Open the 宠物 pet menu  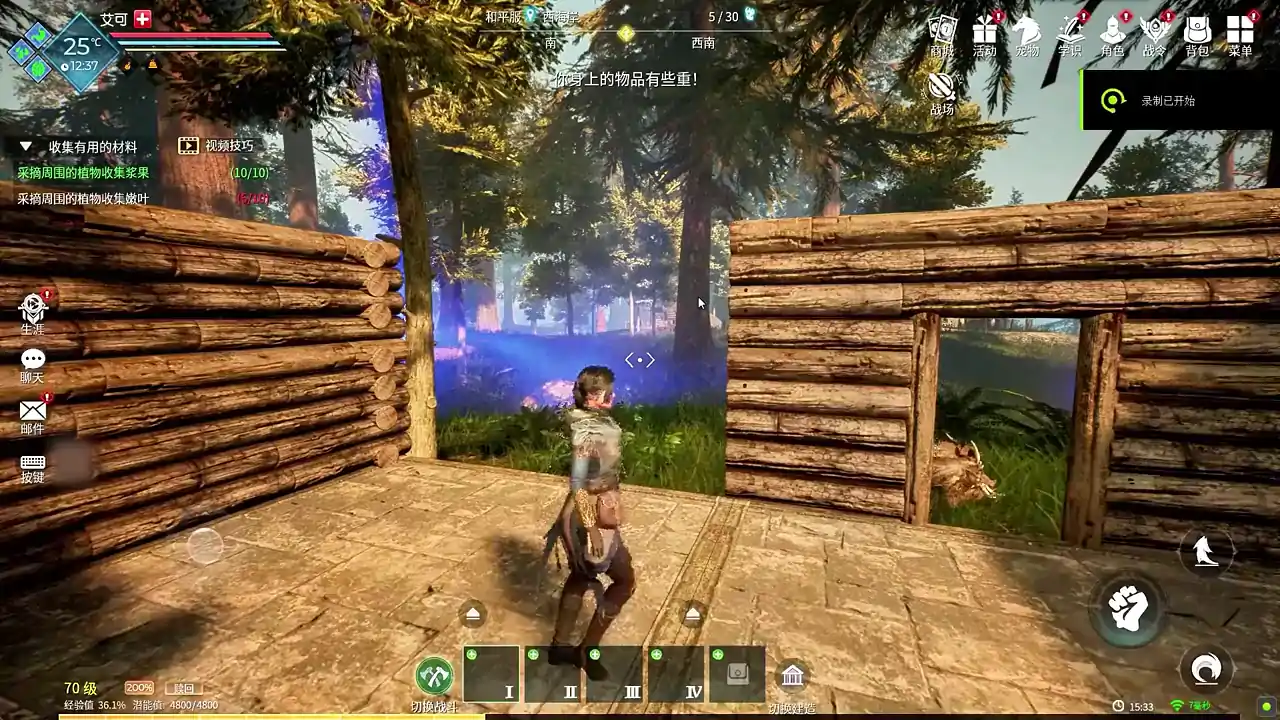click(1027, 33)
